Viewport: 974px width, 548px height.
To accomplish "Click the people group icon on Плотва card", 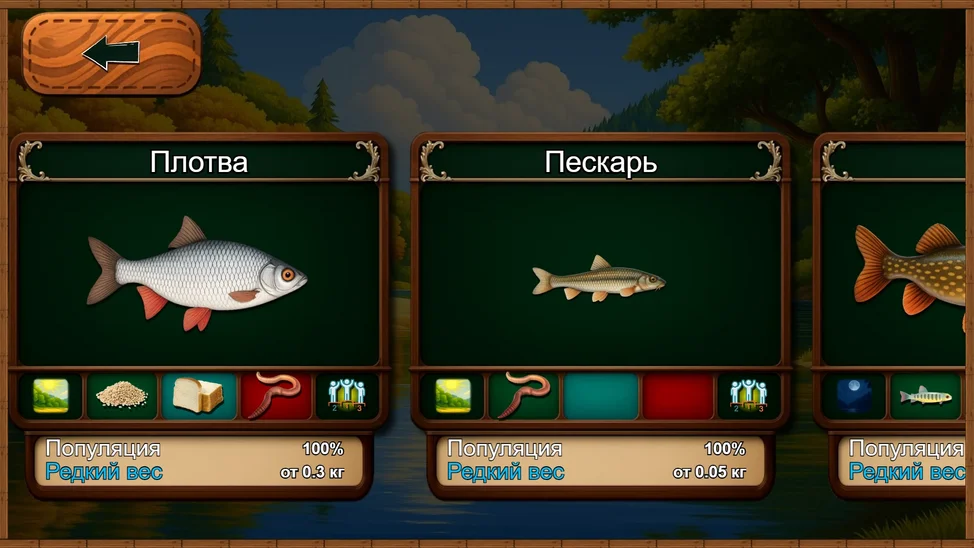I will coord(346,397).
